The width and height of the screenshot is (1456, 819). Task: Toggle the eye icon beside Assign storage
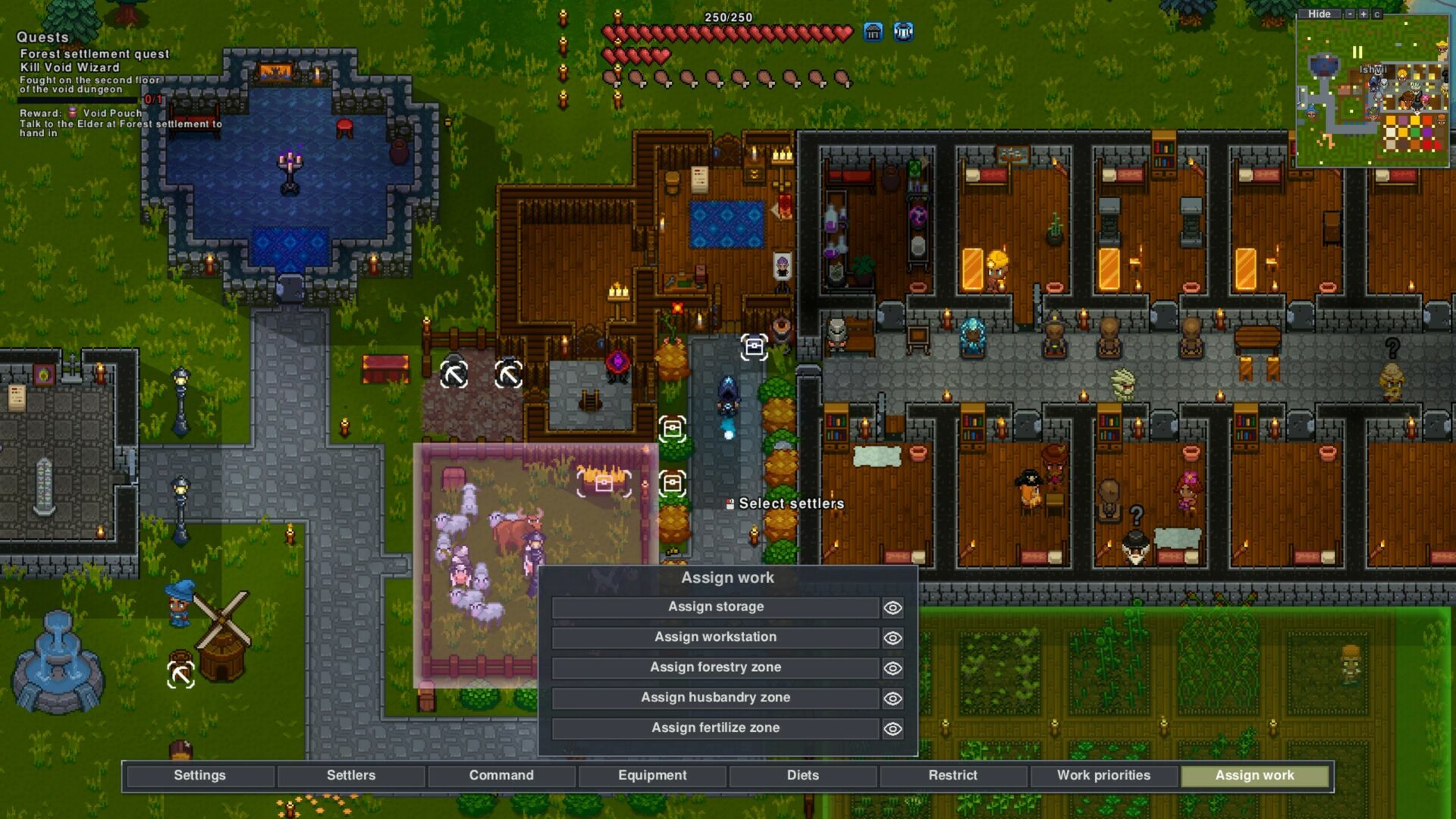point(893,608)
